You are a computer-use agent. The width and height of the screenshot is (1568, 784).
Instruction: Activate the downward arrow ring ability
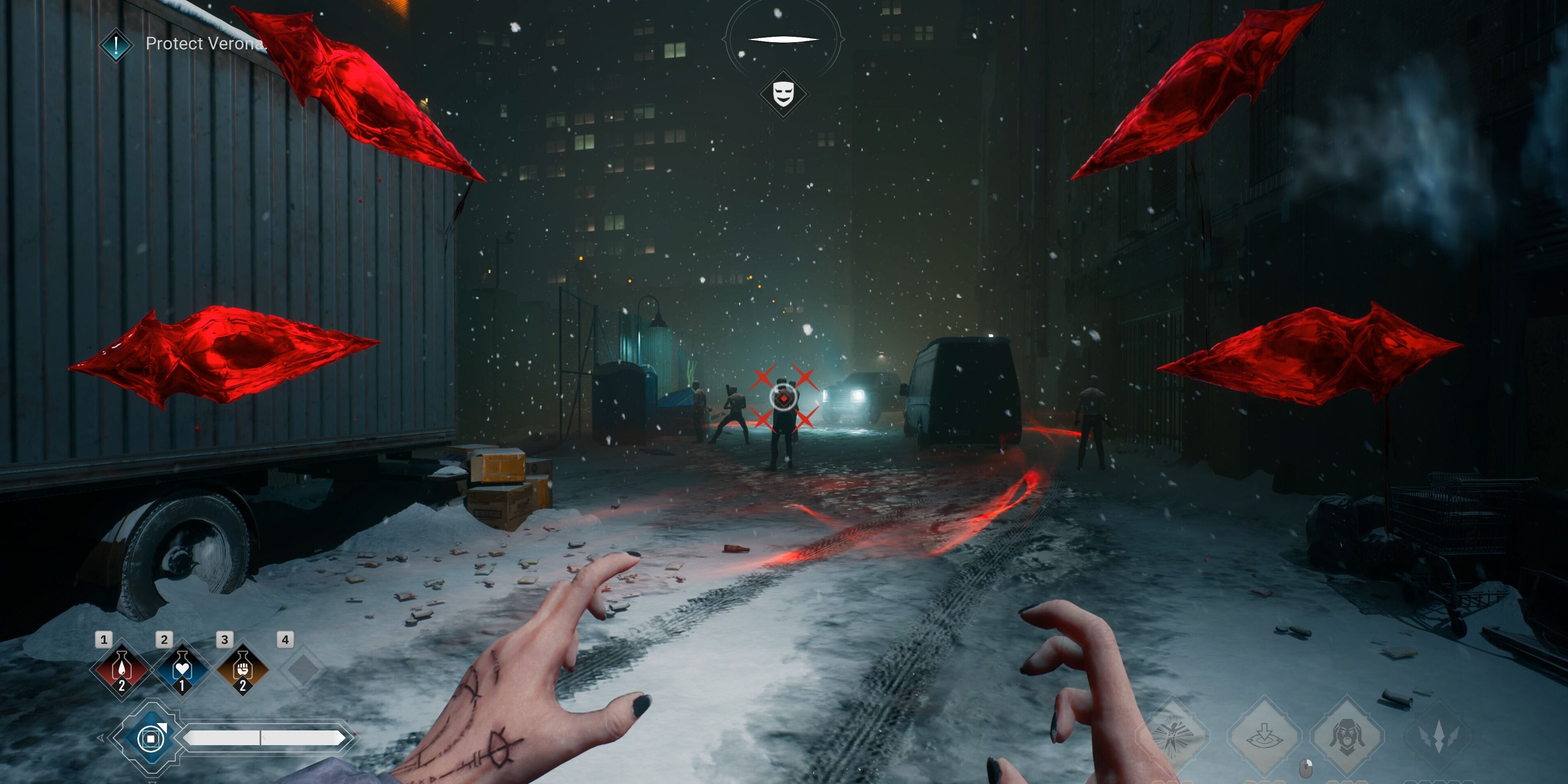[1264, 735]
